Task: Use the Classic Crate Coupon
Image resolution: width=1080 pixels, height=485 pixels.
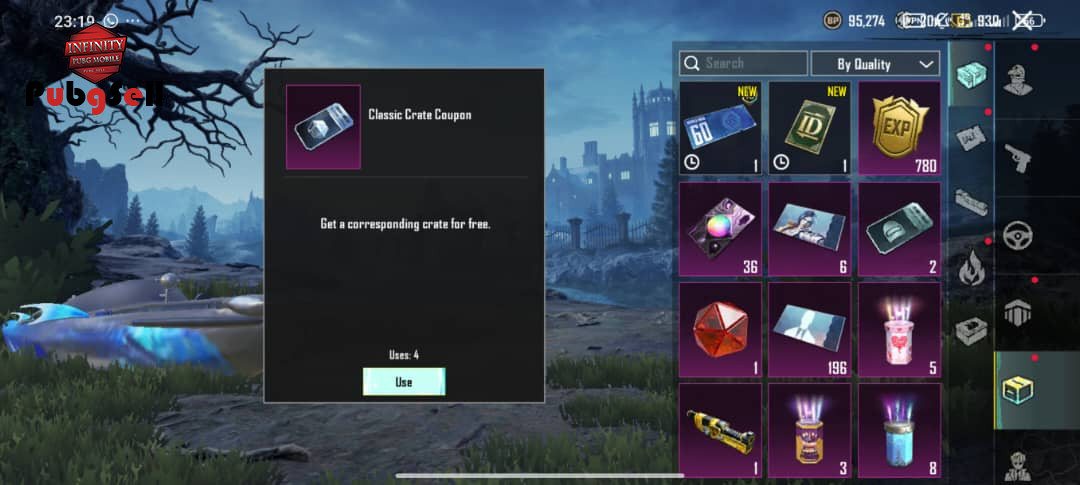Action: 403,382
